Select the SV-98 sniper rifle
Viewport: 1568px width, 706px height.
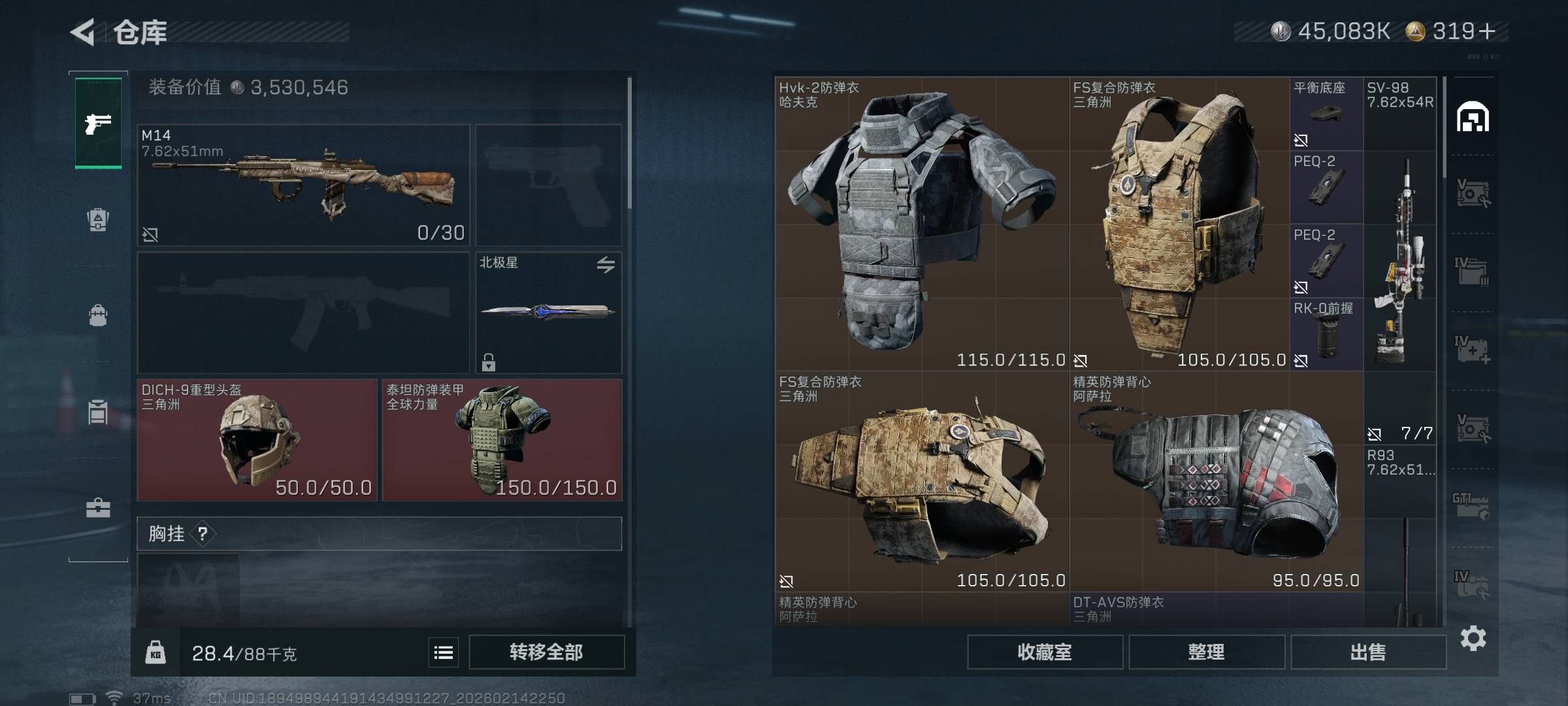click(1400, 260)
